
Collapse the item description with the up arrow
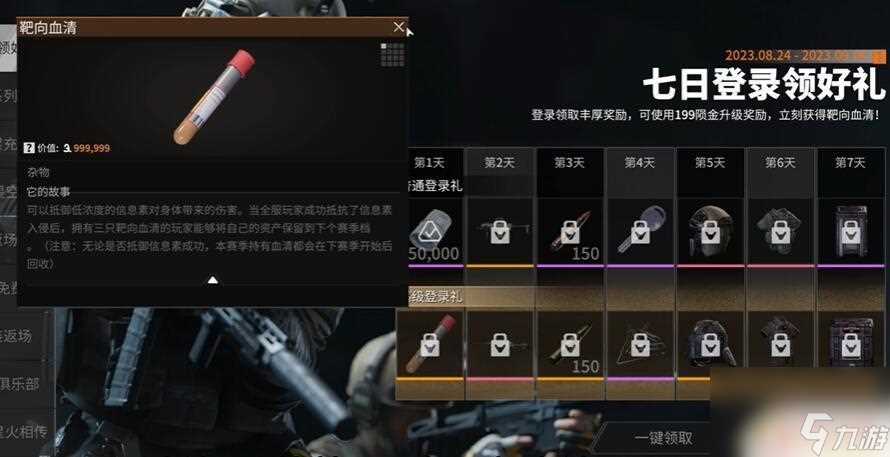[212, 281]
